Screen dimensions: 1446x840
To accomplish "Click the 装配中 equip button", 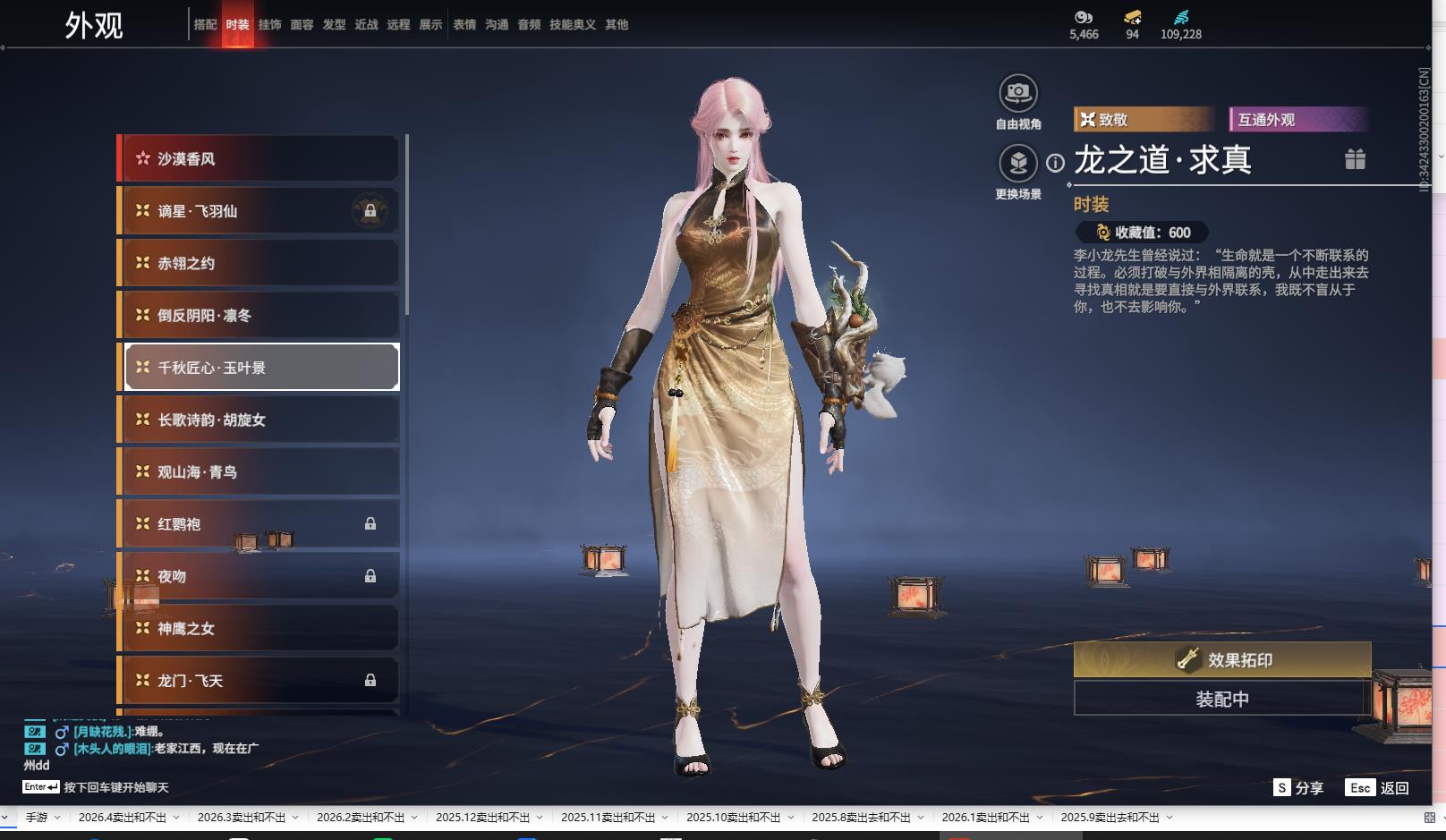I will click(x=1221, y=699).
